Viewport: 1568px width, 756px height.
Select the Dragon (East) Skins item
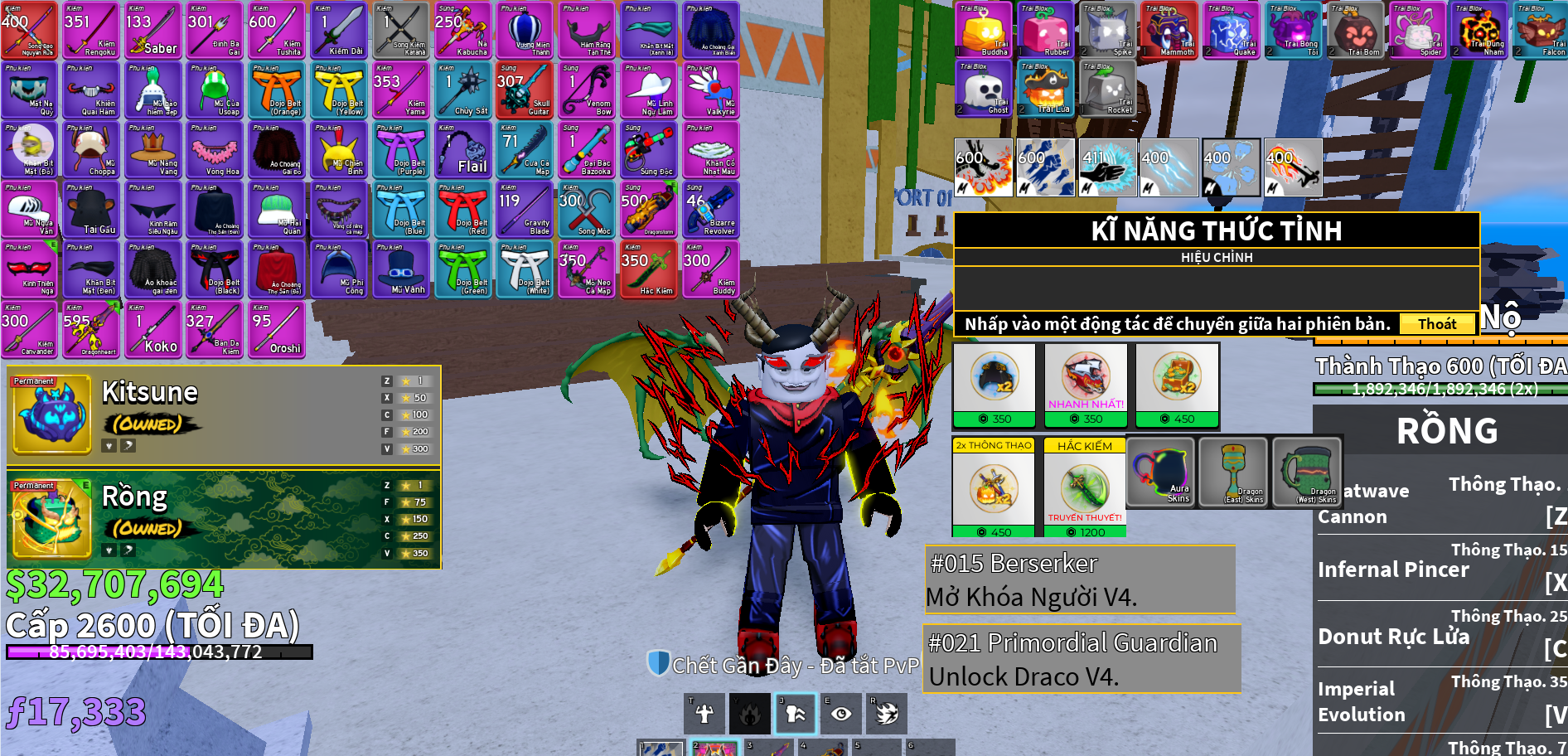[x=1234, y=472]
